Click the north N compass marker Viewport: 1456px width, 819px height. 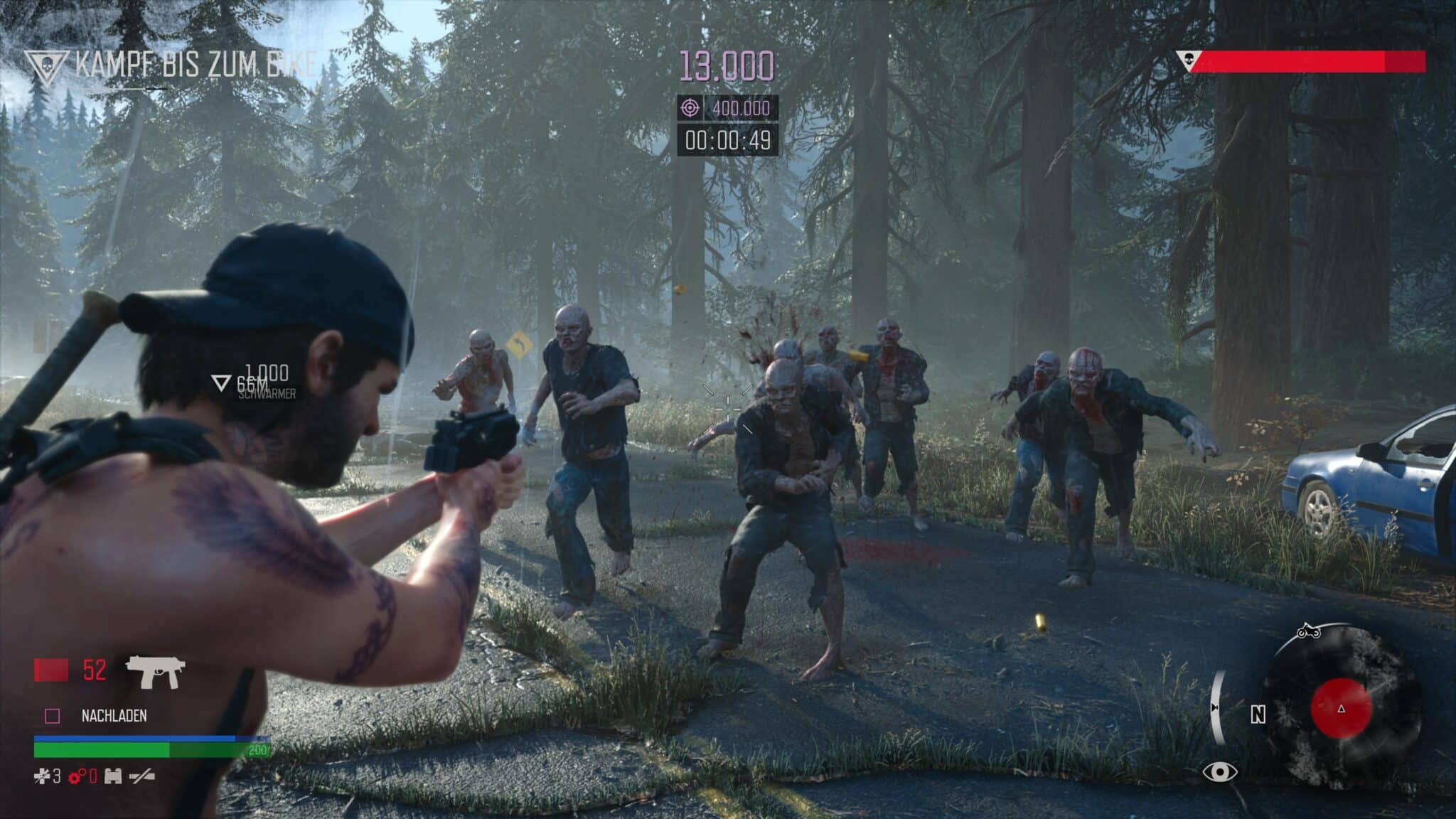[x=1258, y=714]
